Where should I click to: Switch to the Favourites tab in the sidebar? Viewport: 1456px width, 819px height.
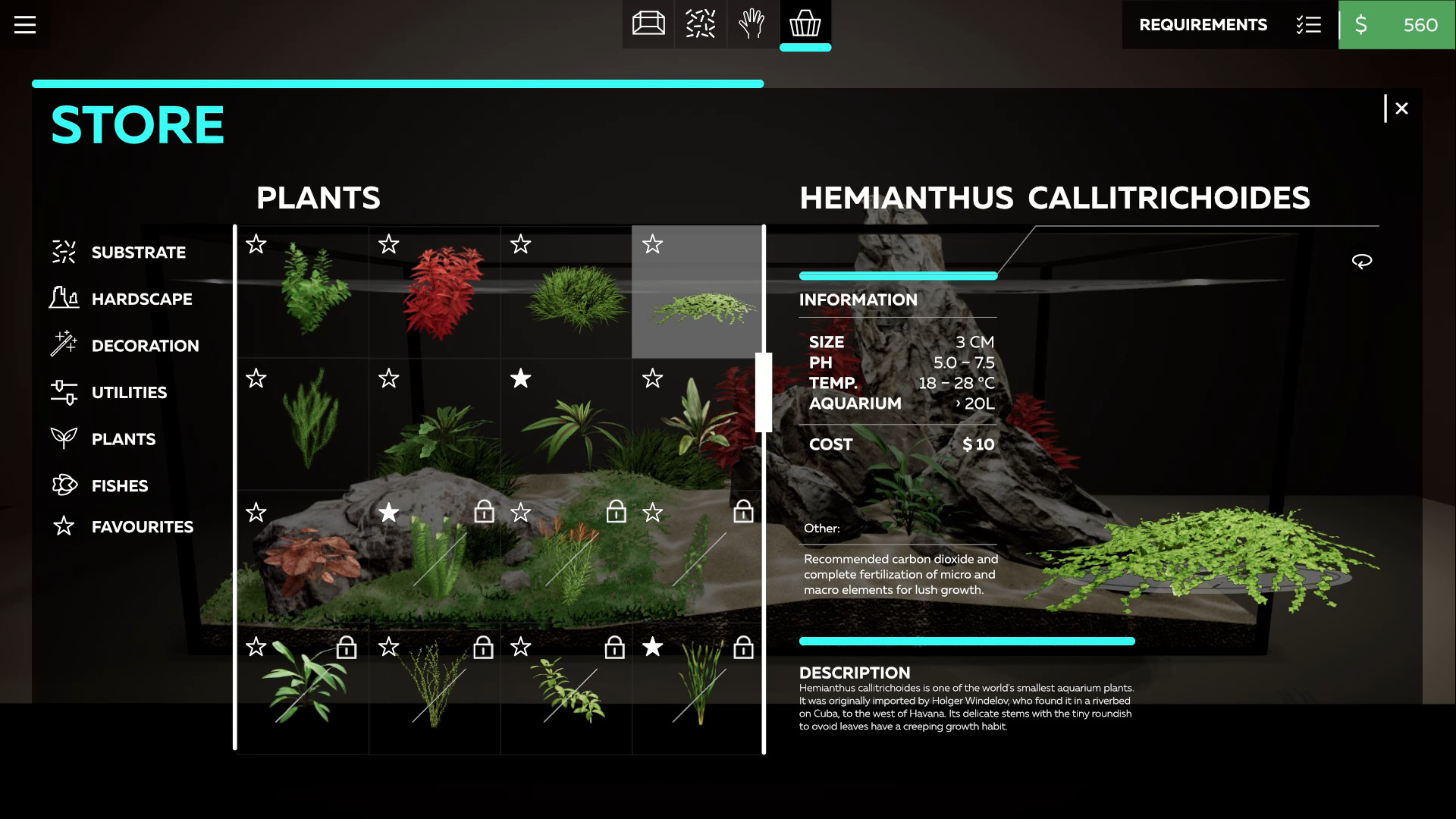142,526
